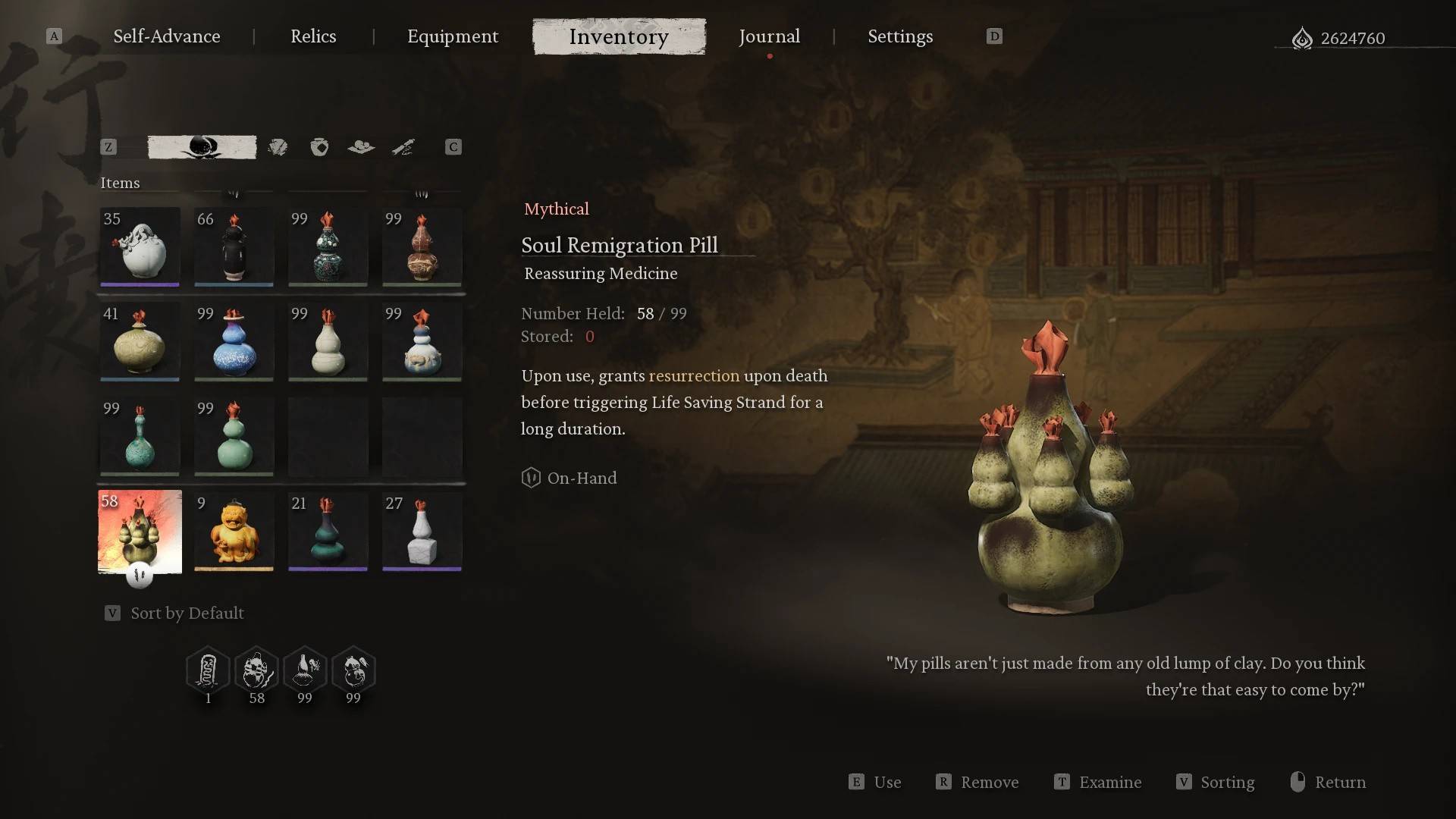Pick the dark teal gourd with 21 count
The width and height of the screenshot is (1456, 819).
[328, 531]
